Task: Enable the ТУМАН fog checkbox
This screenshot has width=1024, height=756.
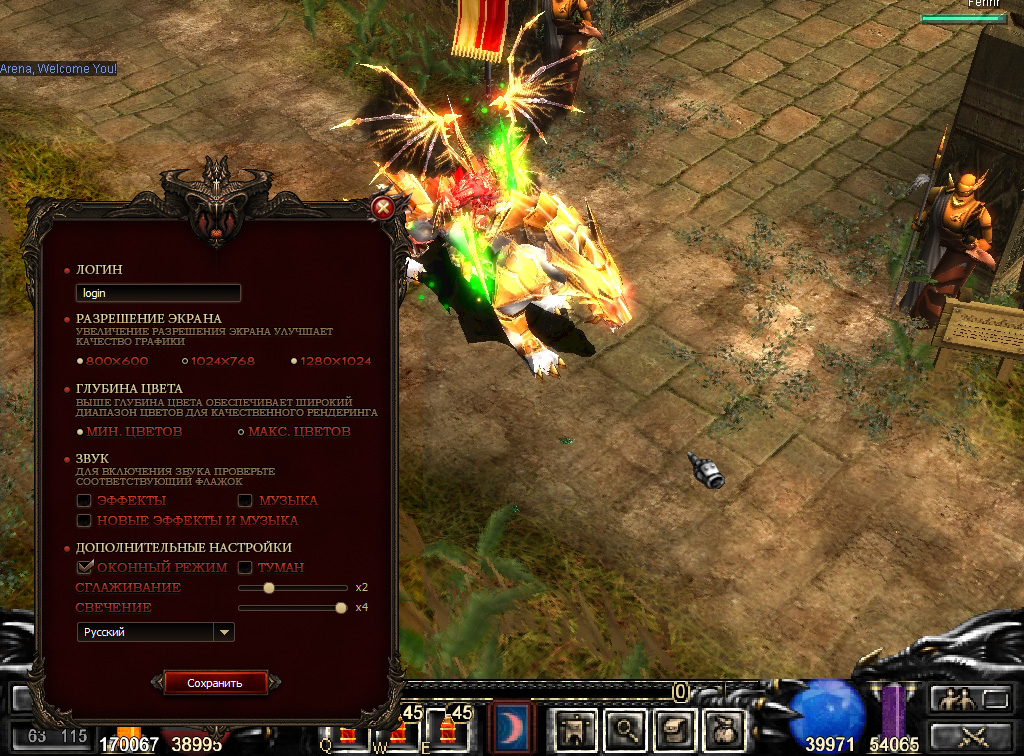Action: click(245, 567)
